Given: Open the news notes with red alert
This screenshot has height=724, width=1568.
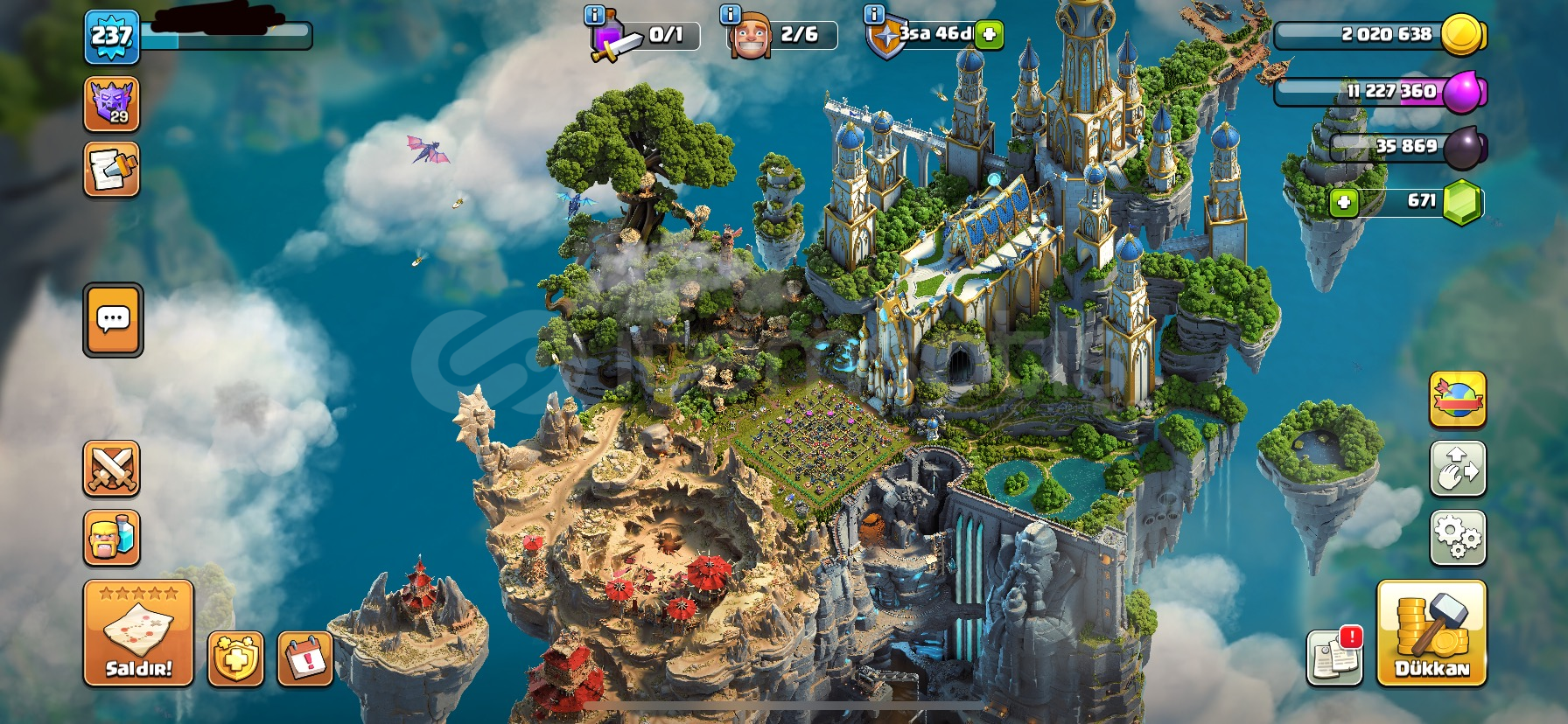Looking at the screenshot, I should (x=1334, y=656).
